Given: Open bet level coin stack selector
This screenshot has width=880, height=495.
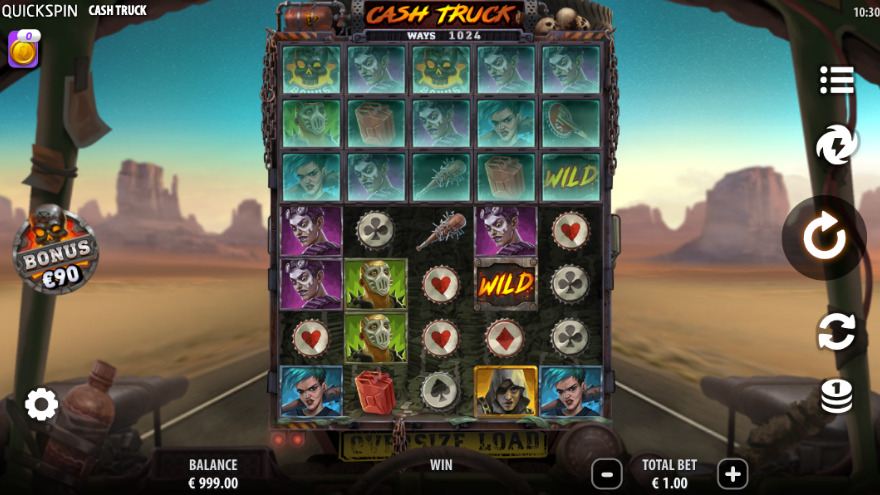Looking at the screenshot, I should (836, 395).
